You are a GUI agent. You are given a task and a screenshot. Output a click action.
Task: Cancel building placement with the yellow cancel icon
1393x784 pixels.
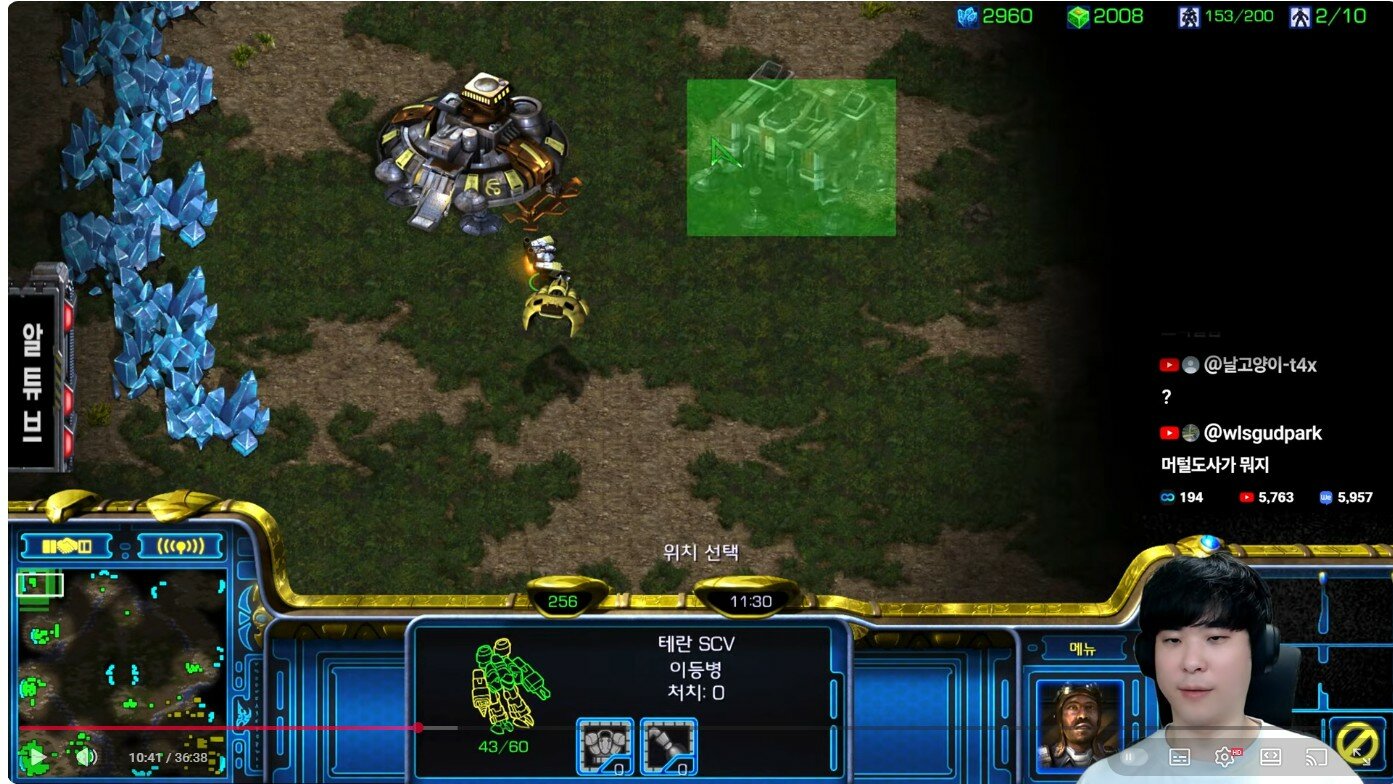click(x=1357, y=742)
